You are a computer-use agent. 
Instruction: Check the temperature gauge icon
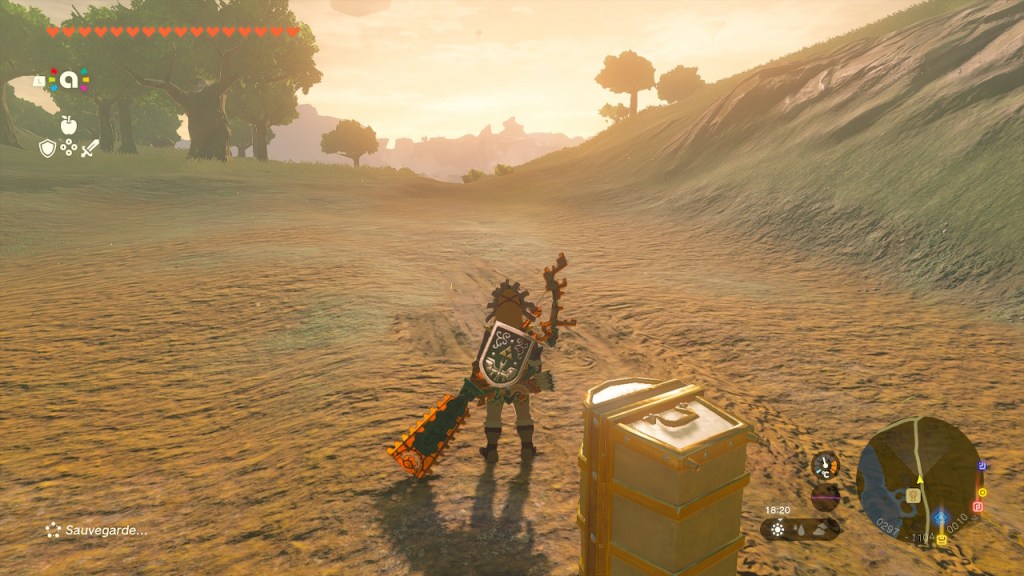pyautogui.click(x=825, y=465)
